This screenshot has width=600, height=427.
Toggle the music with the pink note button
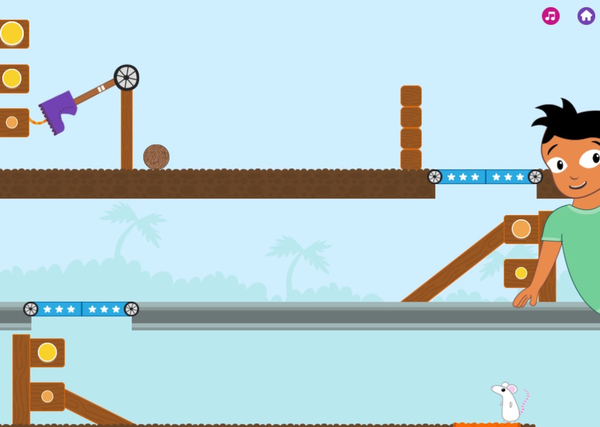click(x=551, y=16)
